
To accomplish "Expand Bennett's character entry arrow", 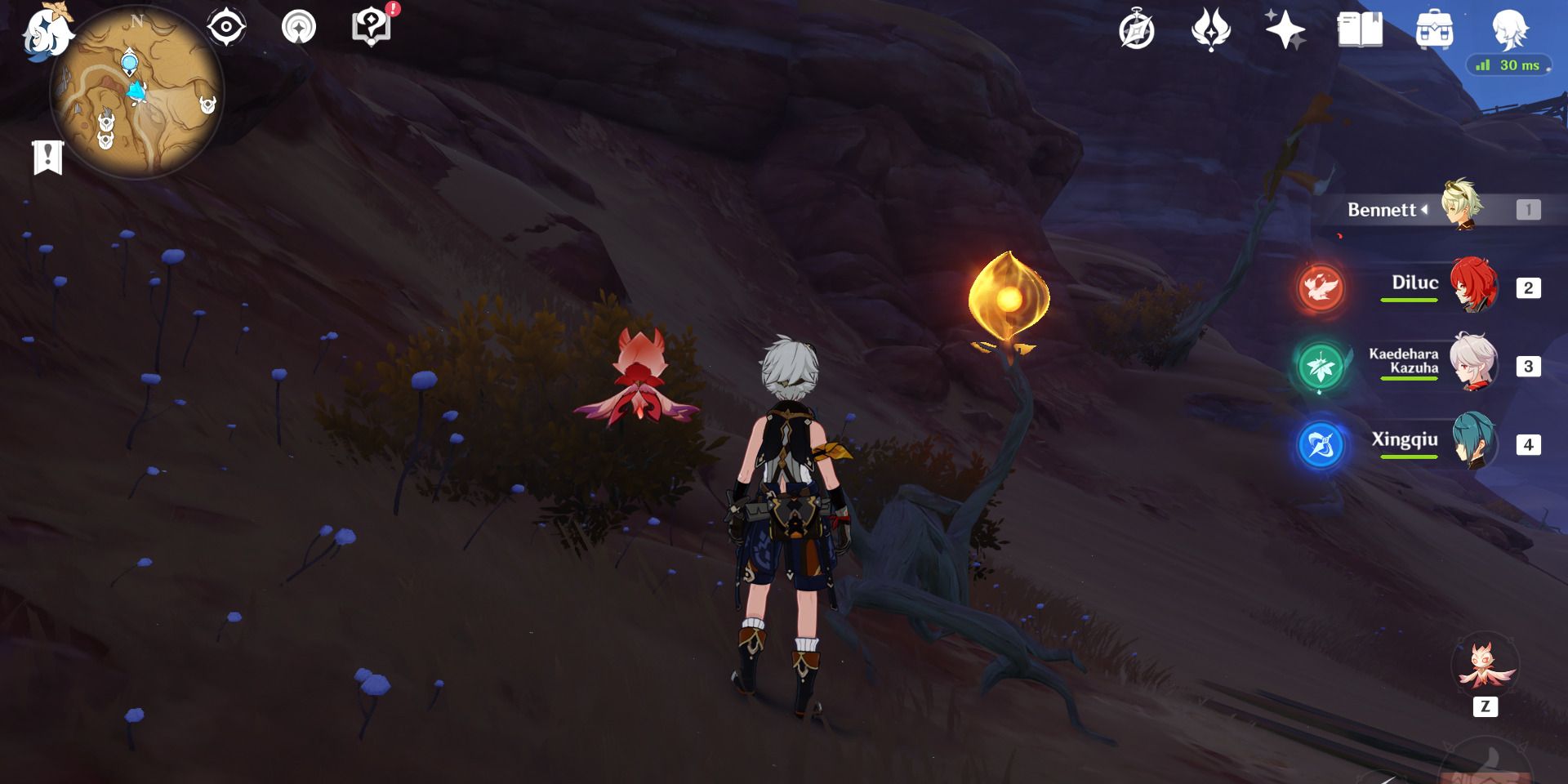I will click(x=1424, y=210).
